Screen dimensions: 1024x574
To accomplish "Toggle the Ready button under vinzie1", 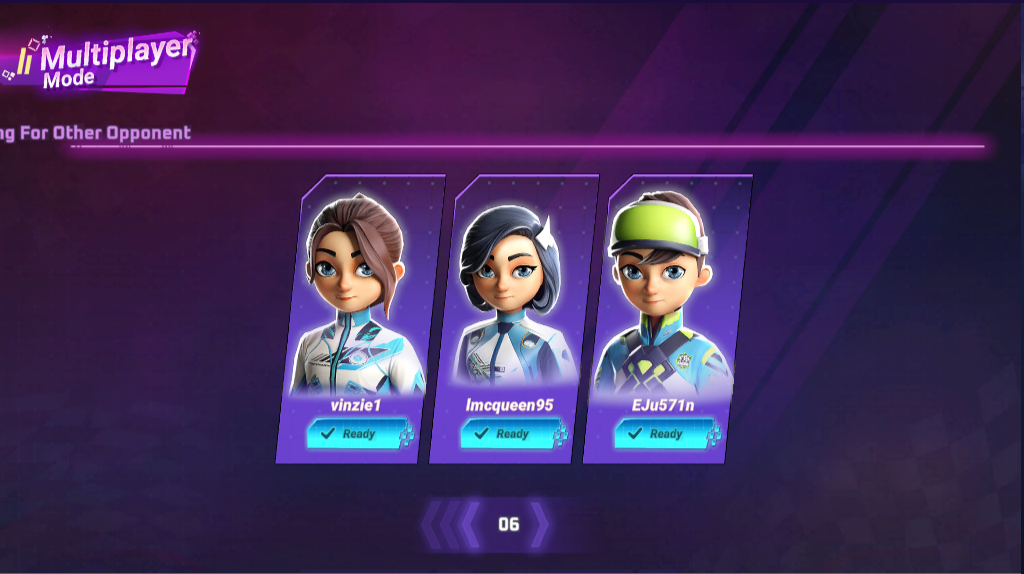I will tap(352, 434).
